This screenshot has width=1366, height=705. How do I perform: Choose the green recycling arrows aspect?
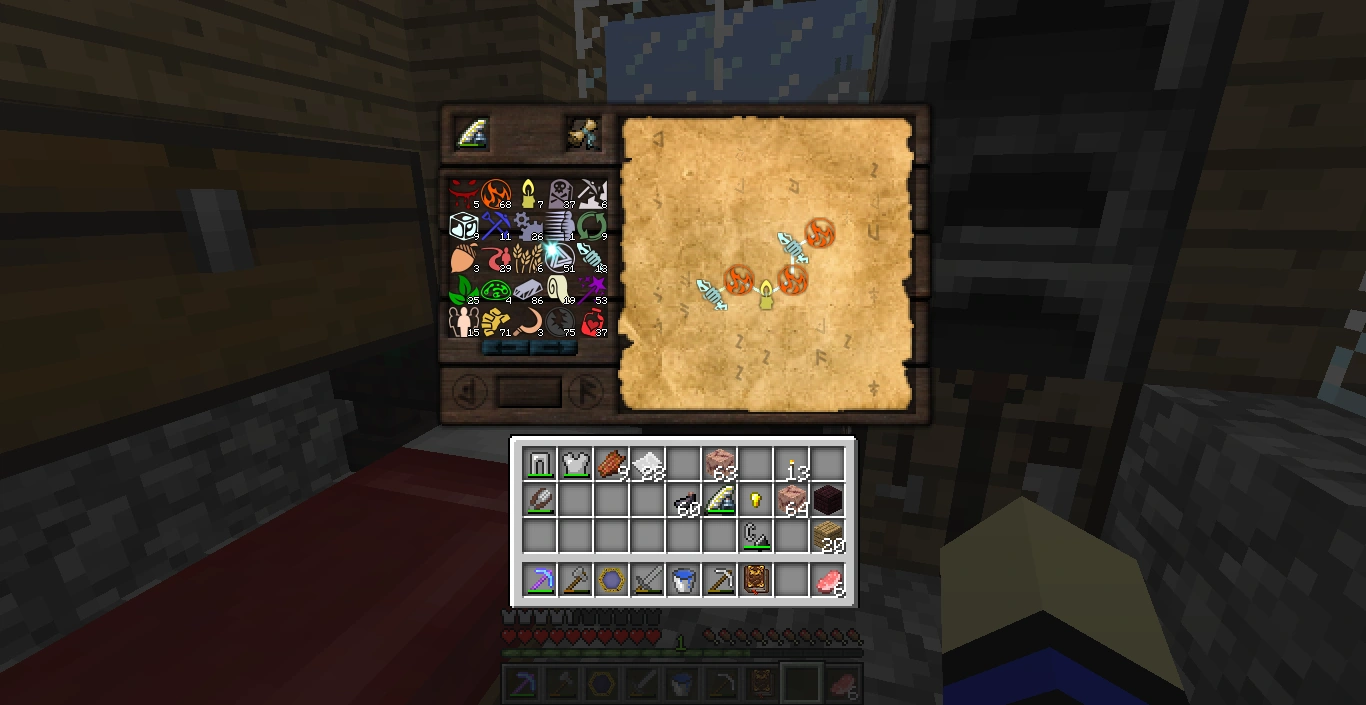point(592,226)
